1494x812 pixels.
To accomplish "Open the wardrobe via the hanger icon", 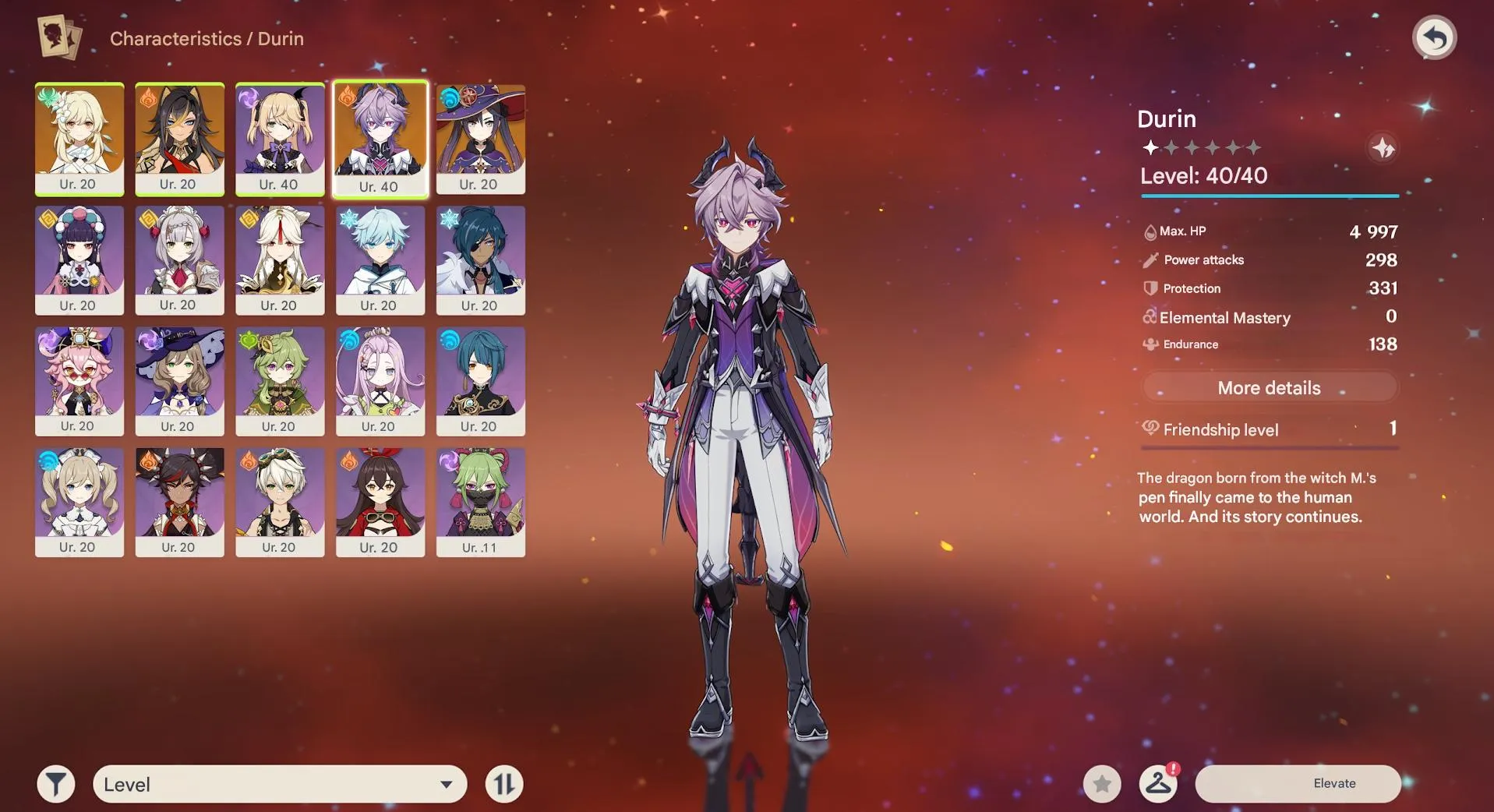I will tap(1158, 784).
